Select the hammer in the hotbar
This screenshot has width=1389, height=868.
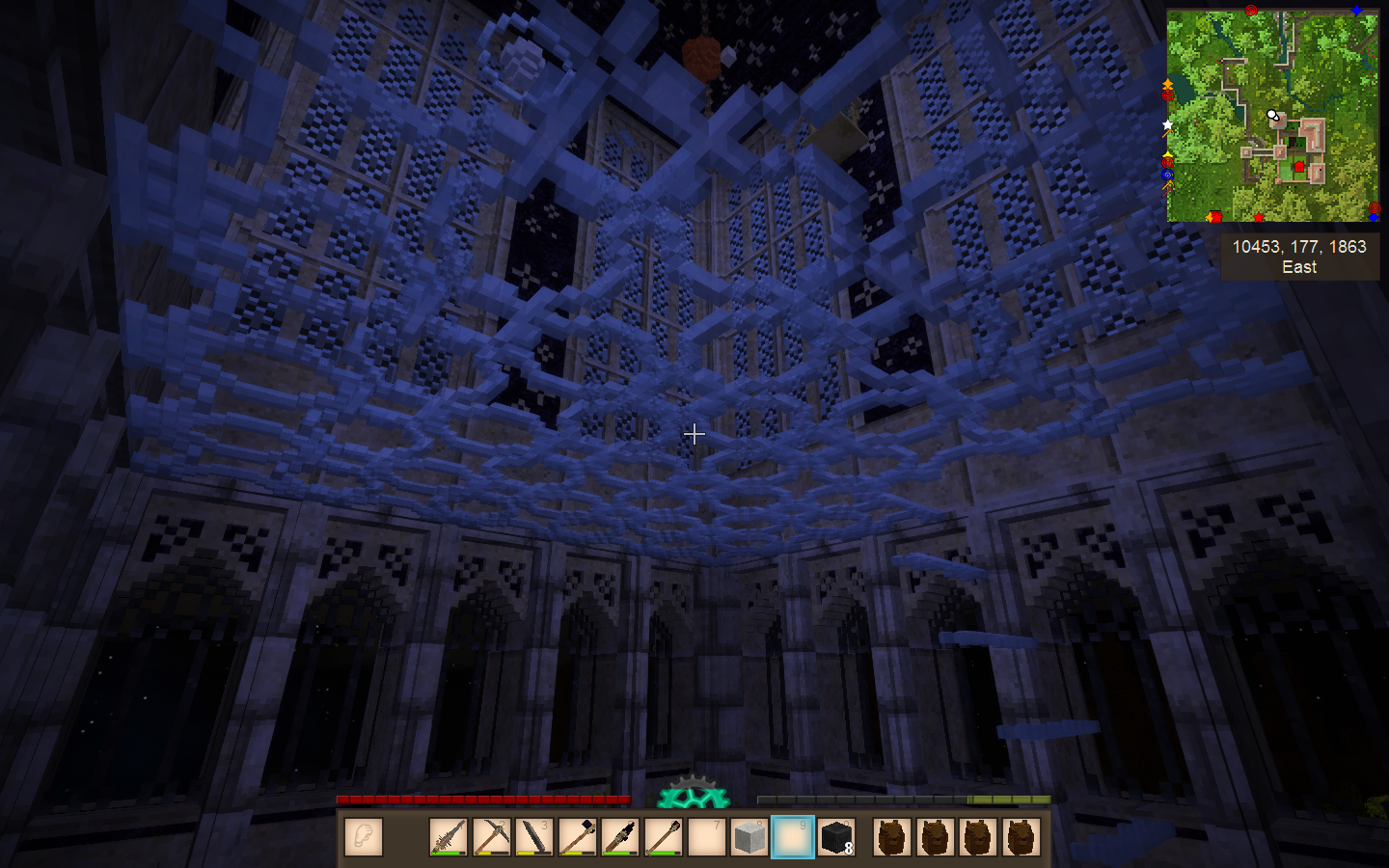pos(577,837)
